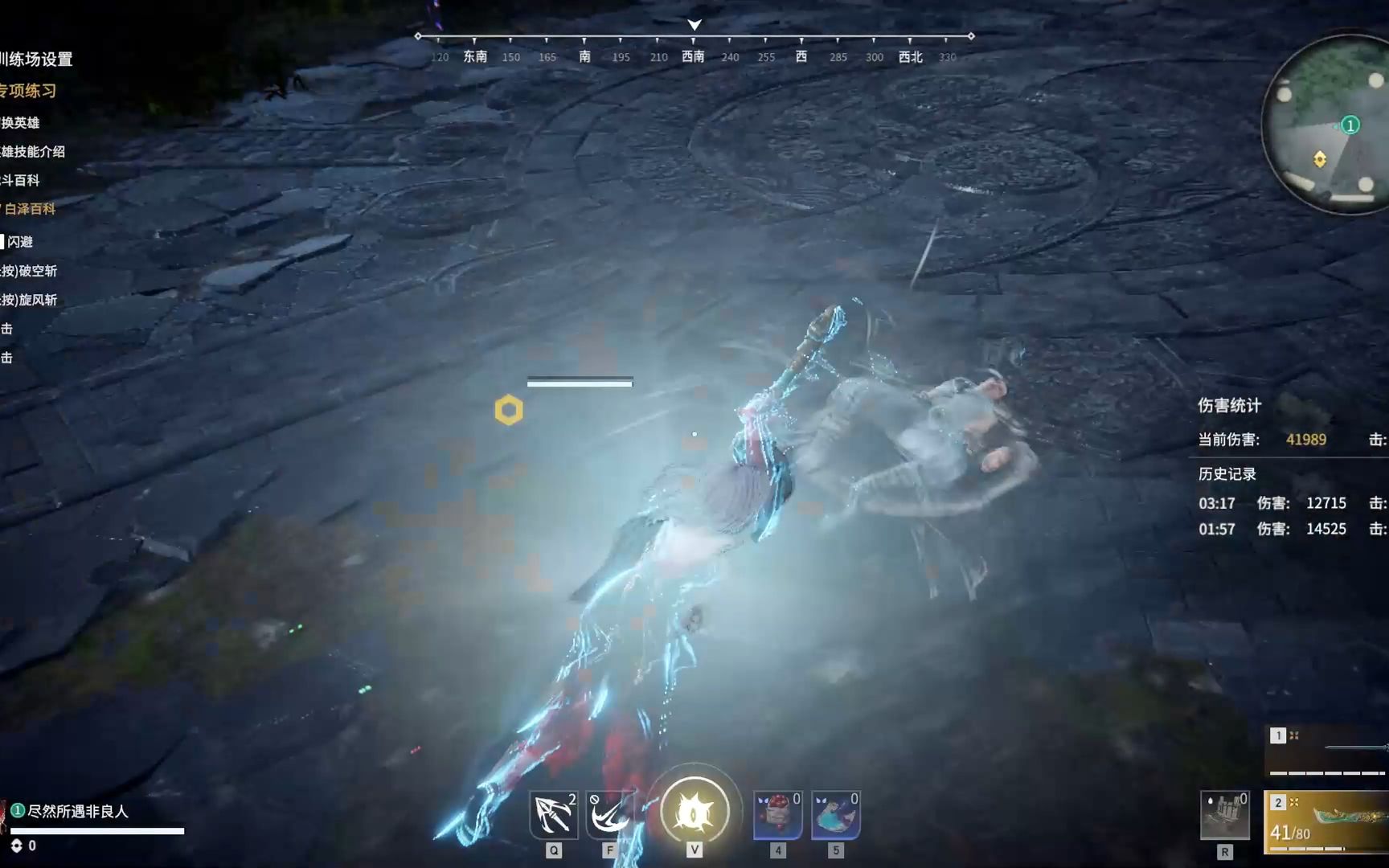This screenshot has height=868, width=1389.
Task: Activate the grappling hook ability icon
Action: [x=553, y=815]
